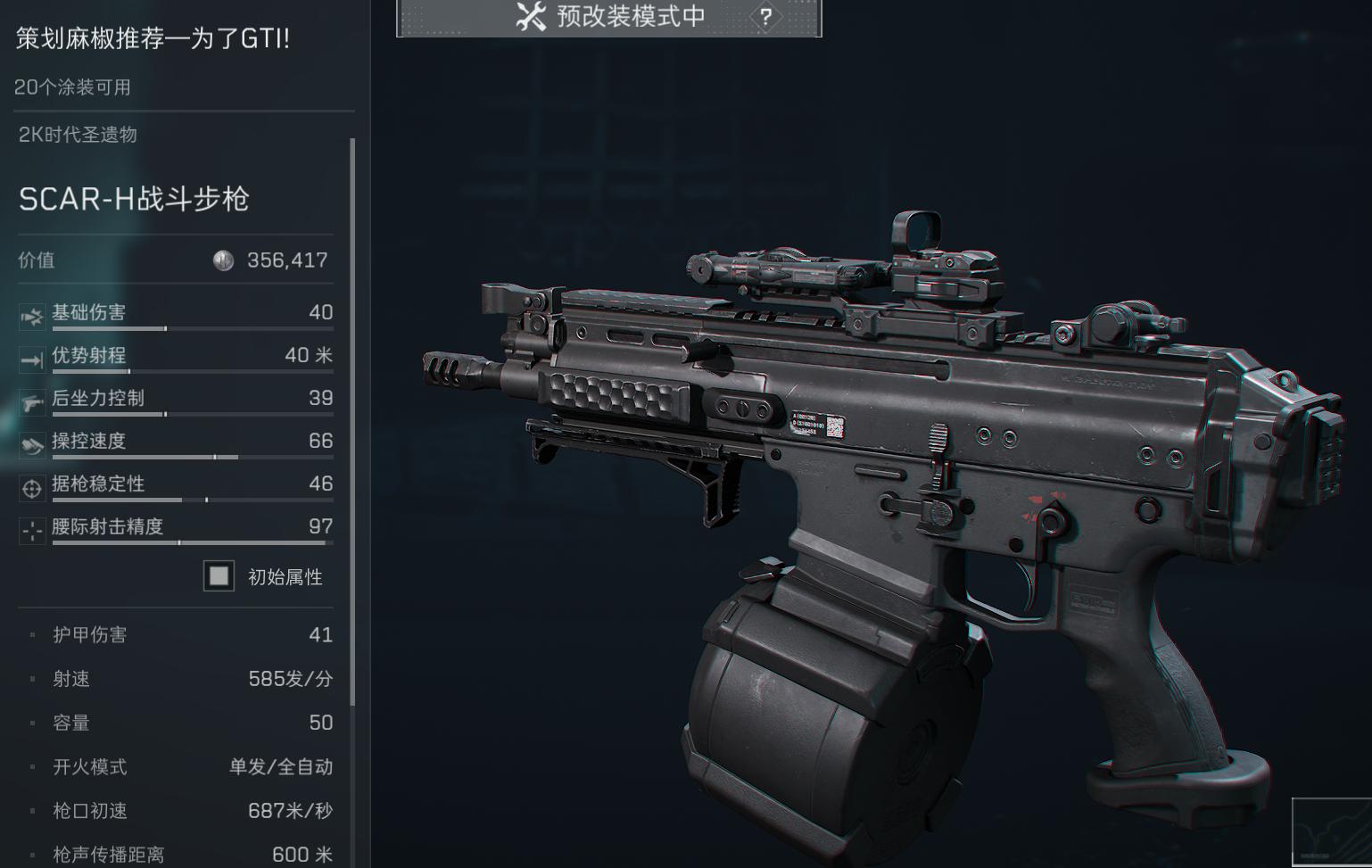Toggle the 初始属性 checkbox
1372x868 pixels.
(x=217, y=577)
